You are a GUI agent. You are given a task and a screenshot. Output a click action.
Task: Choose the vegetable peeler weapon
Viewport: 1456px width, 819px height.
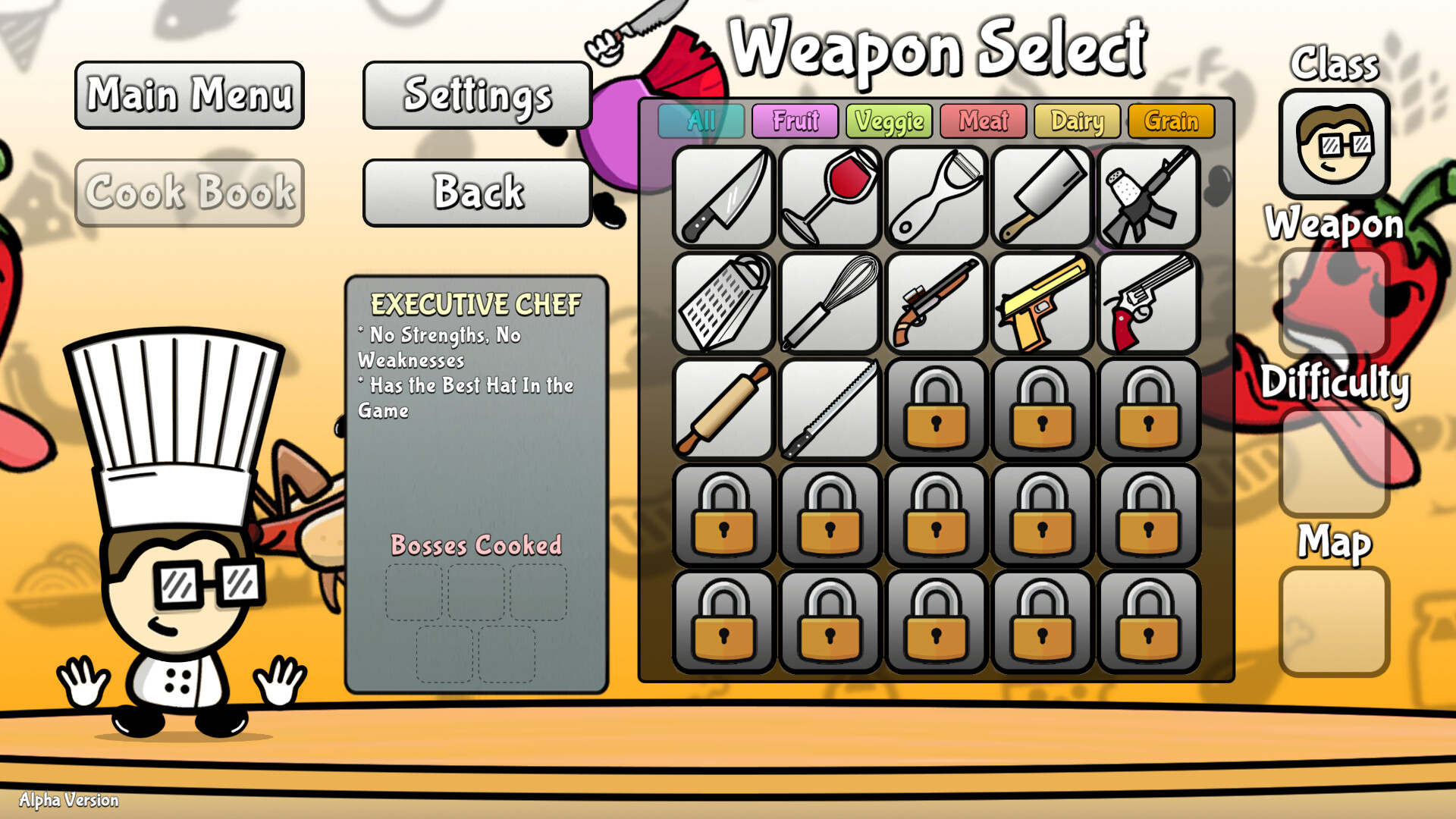935,197
